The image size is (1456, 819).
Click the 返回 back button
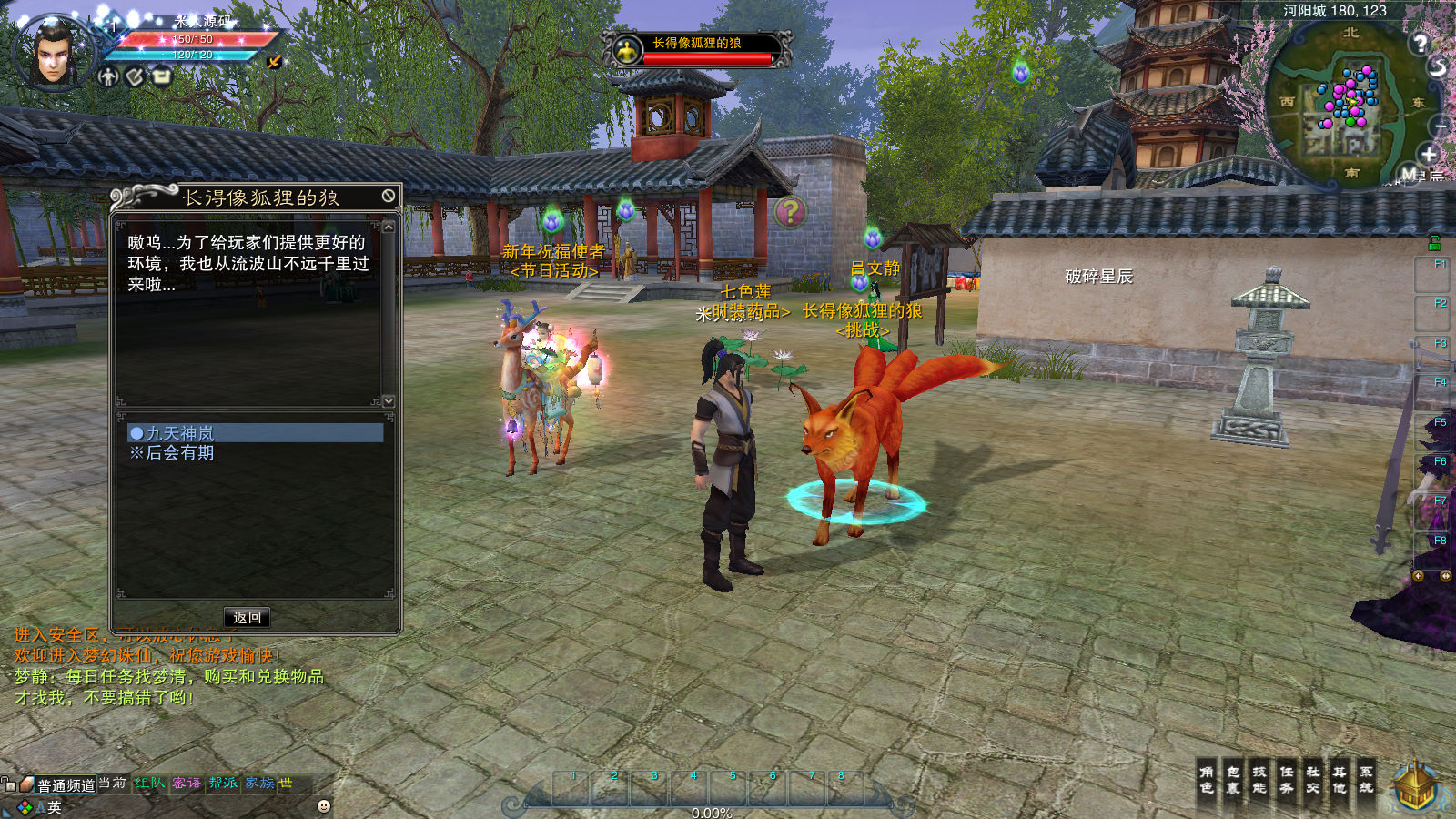(x=247, y=617)
